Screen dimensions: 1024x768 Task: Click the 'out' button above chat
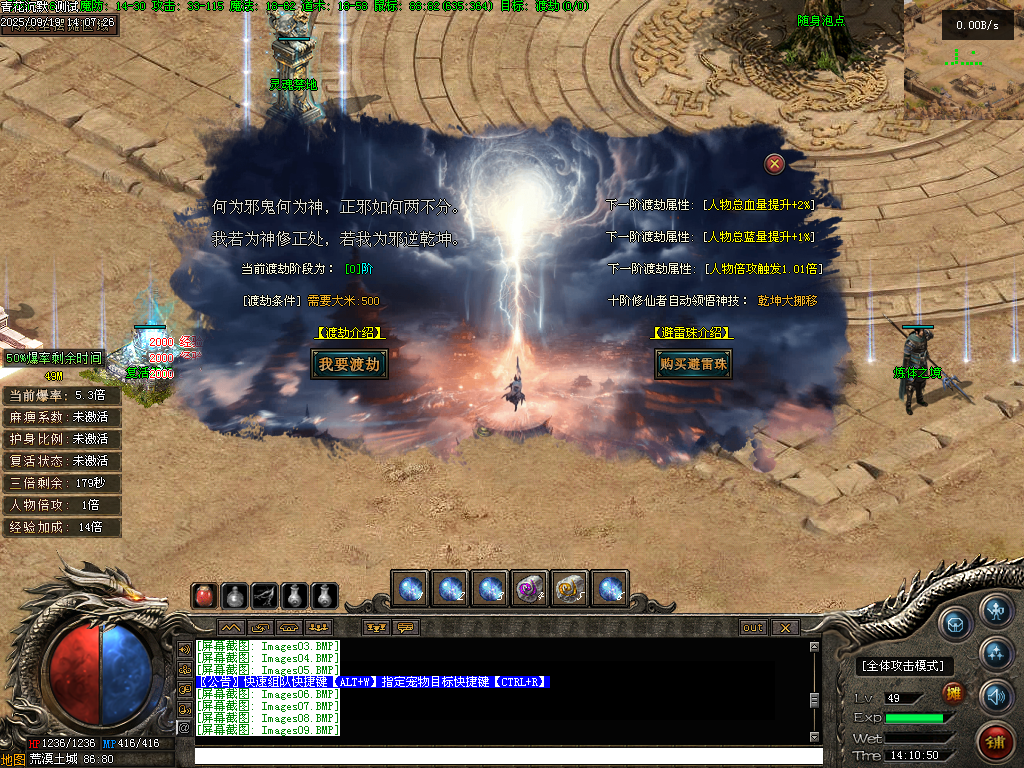(x=753, y=628)
